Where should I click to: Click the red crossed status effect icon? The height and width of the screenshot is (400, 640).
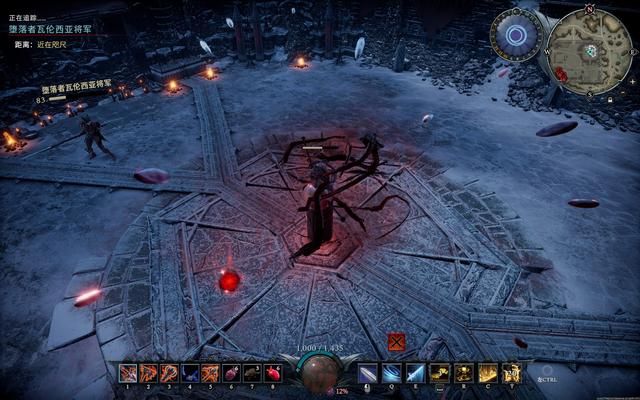[396, 342]
